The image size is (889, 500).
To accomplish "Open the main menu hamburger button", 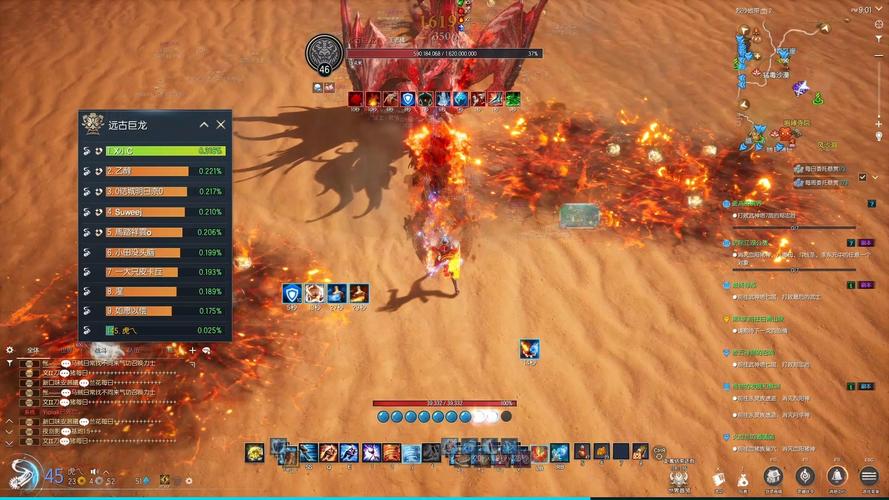I will (868, 476).
